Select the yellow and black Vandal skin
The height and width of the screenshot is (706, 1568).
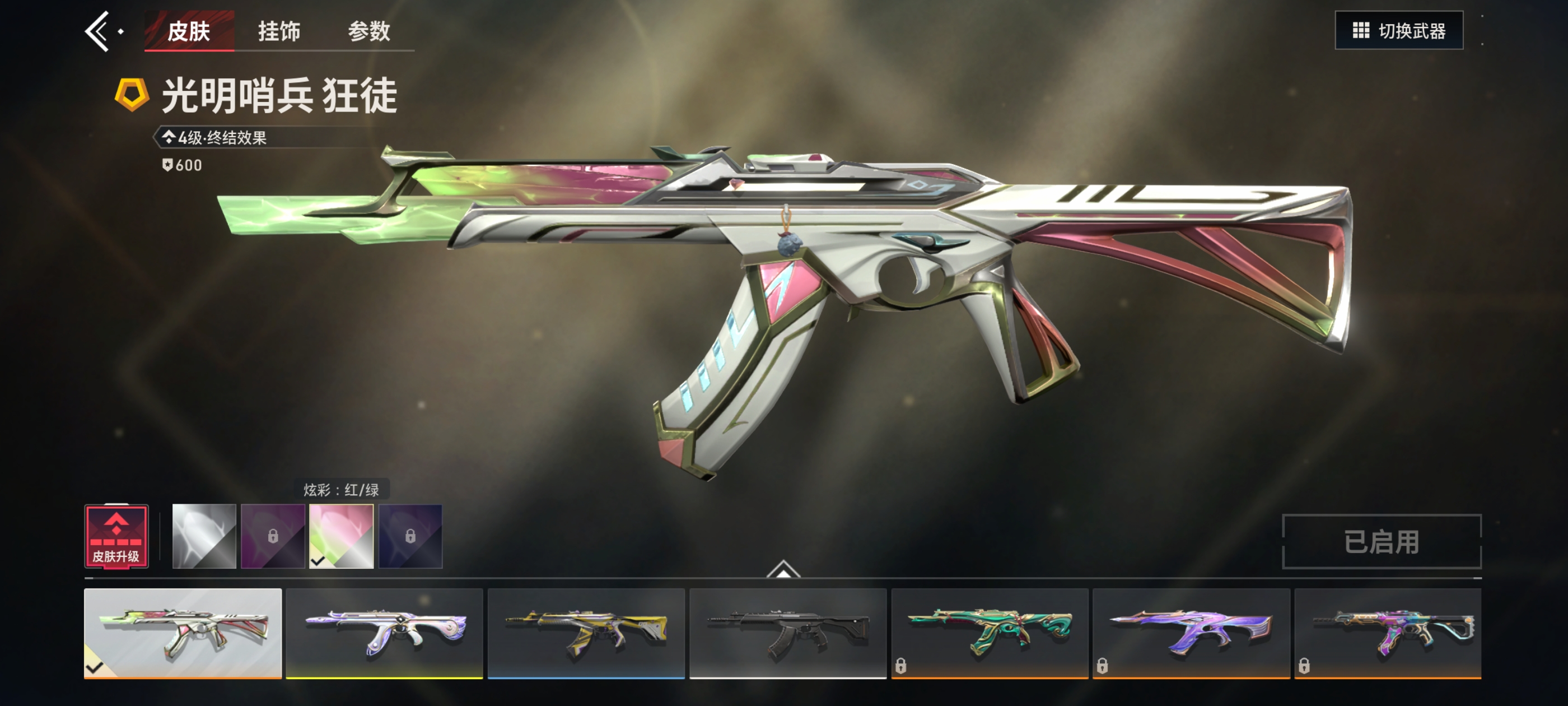coord(586,633)
